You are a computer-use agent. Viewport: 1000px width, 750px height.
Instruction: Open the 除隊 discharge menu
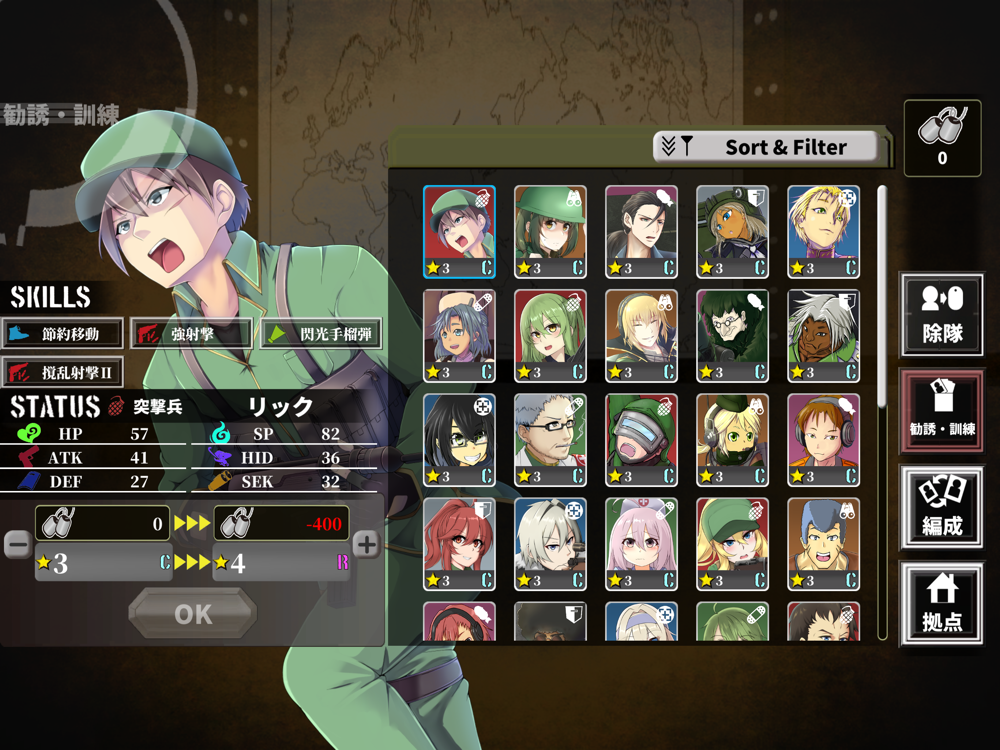pos(942,315)
